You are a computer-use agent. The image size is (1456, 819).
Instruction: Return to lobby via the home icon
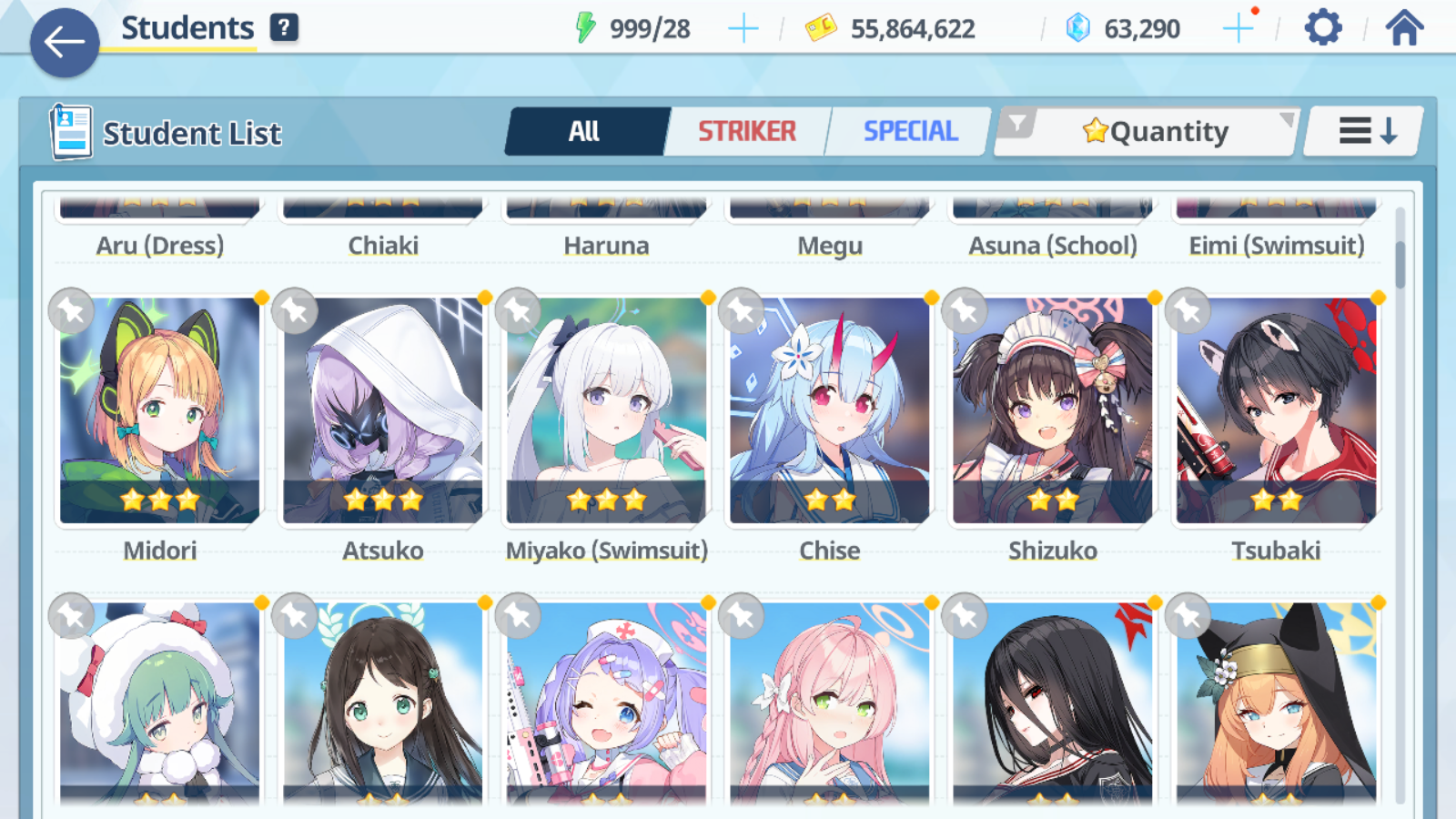pyautogui.click(x=1401, y=27)
